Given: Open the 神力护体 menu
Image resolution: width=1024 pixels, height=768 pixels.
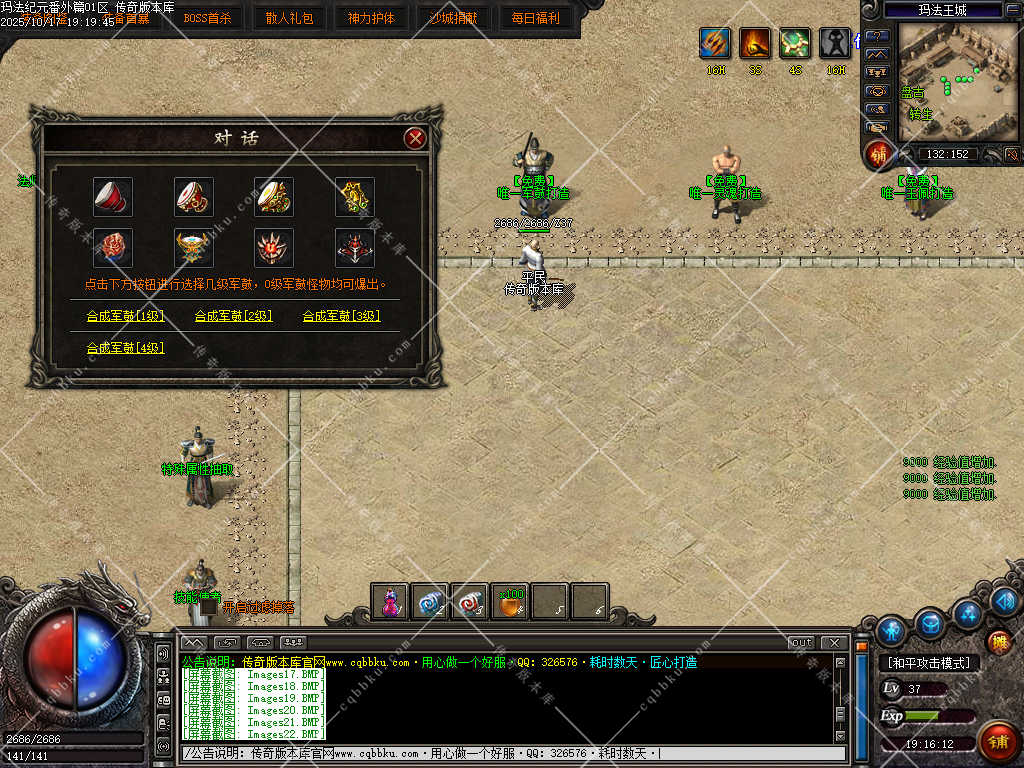Looking at the screenshot, I should pos(371,18).
